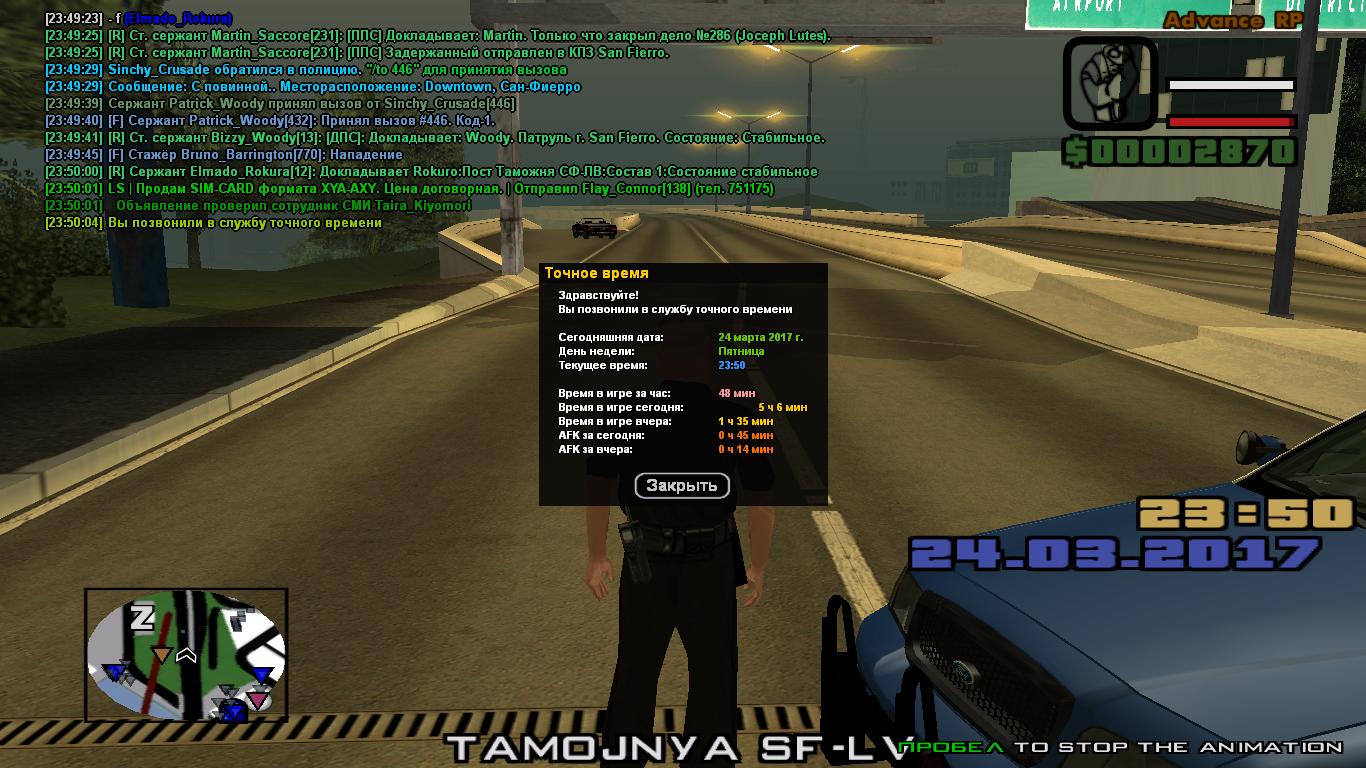
Task: Click the Z north indicator on the minimap
Action: click(x=141, y=617)
